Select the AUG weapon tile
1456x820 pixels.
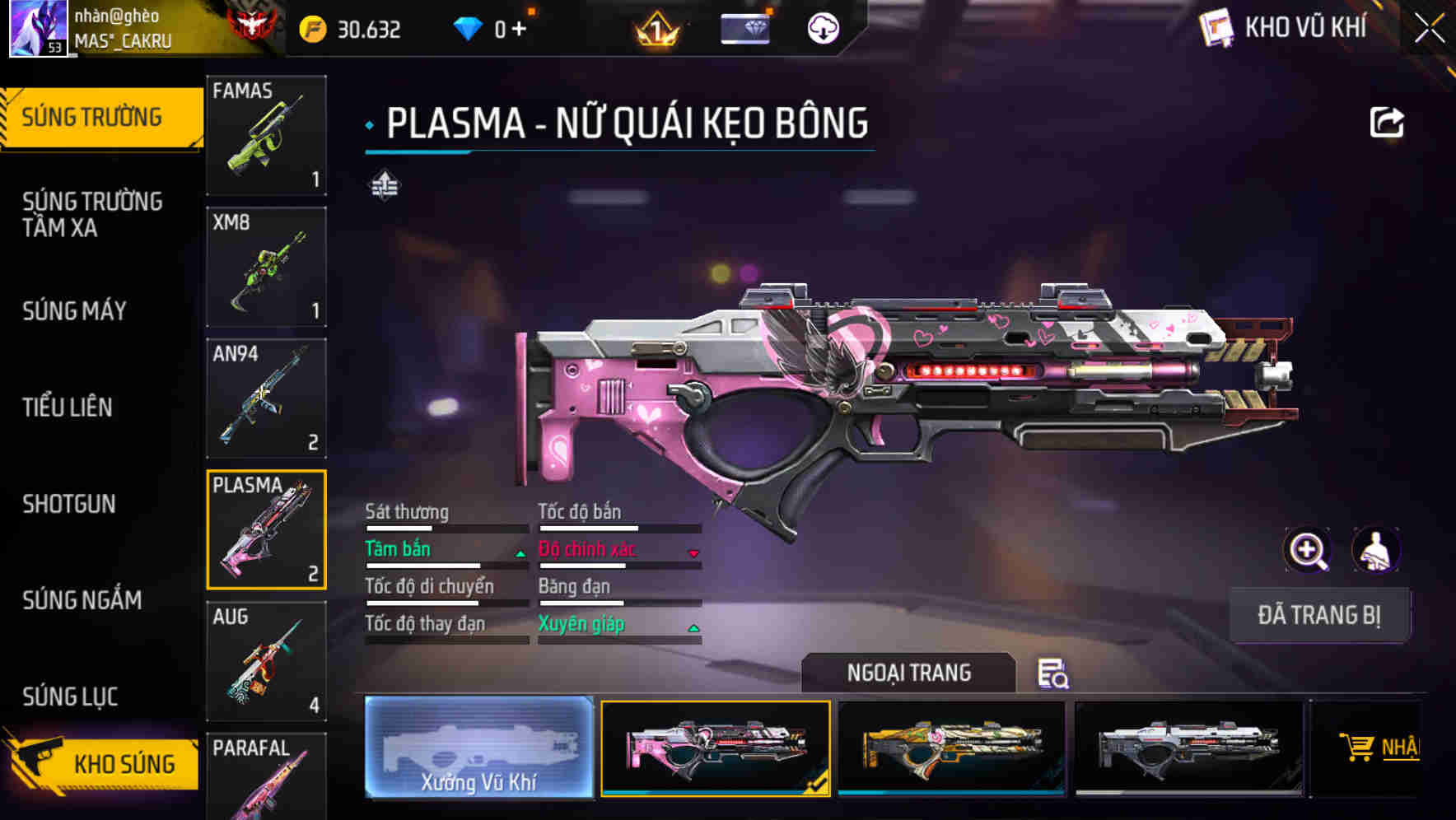coord(266,661)
